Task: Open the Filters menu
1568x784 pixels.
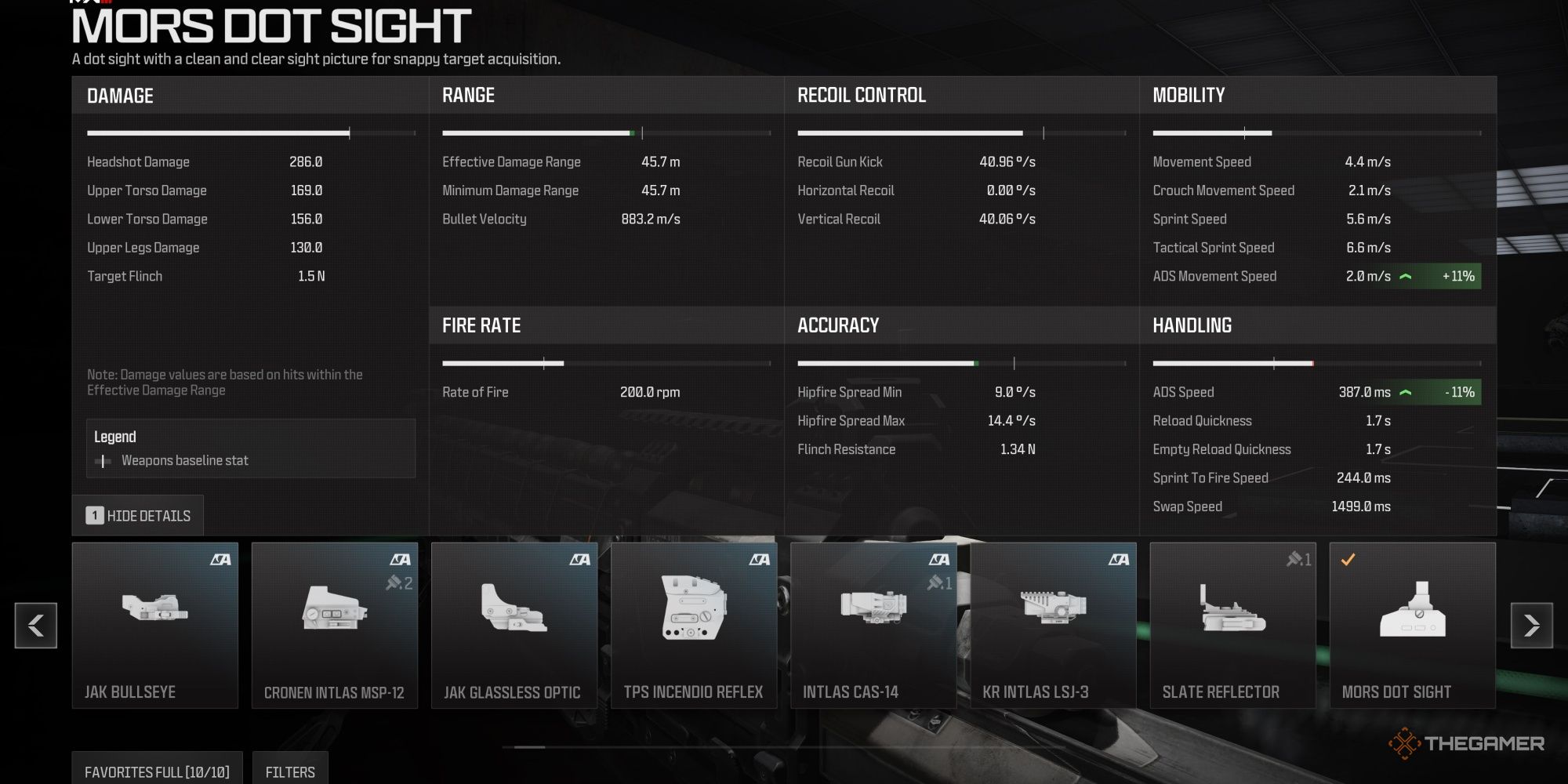Action: (x=290, y=771)
